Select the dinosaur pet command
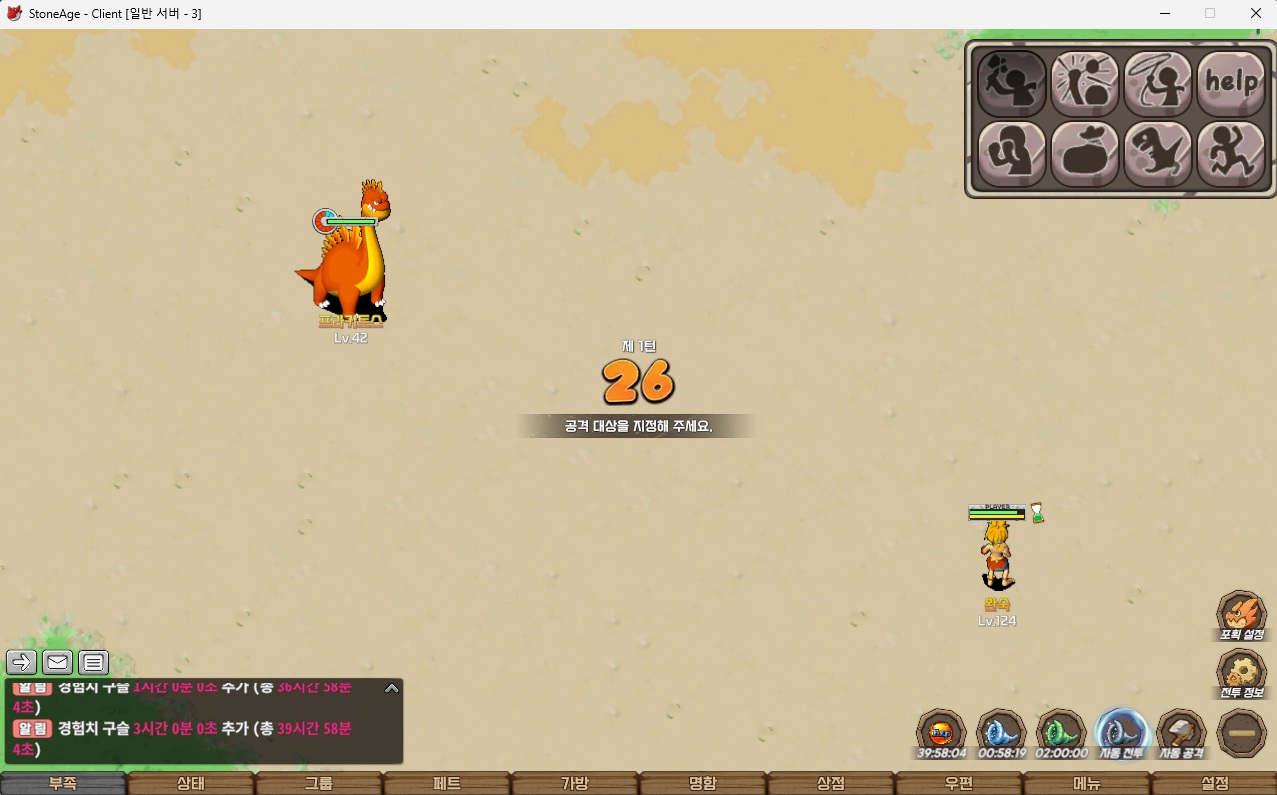This screenshot has height=795, width=1277. (1158, 154)
